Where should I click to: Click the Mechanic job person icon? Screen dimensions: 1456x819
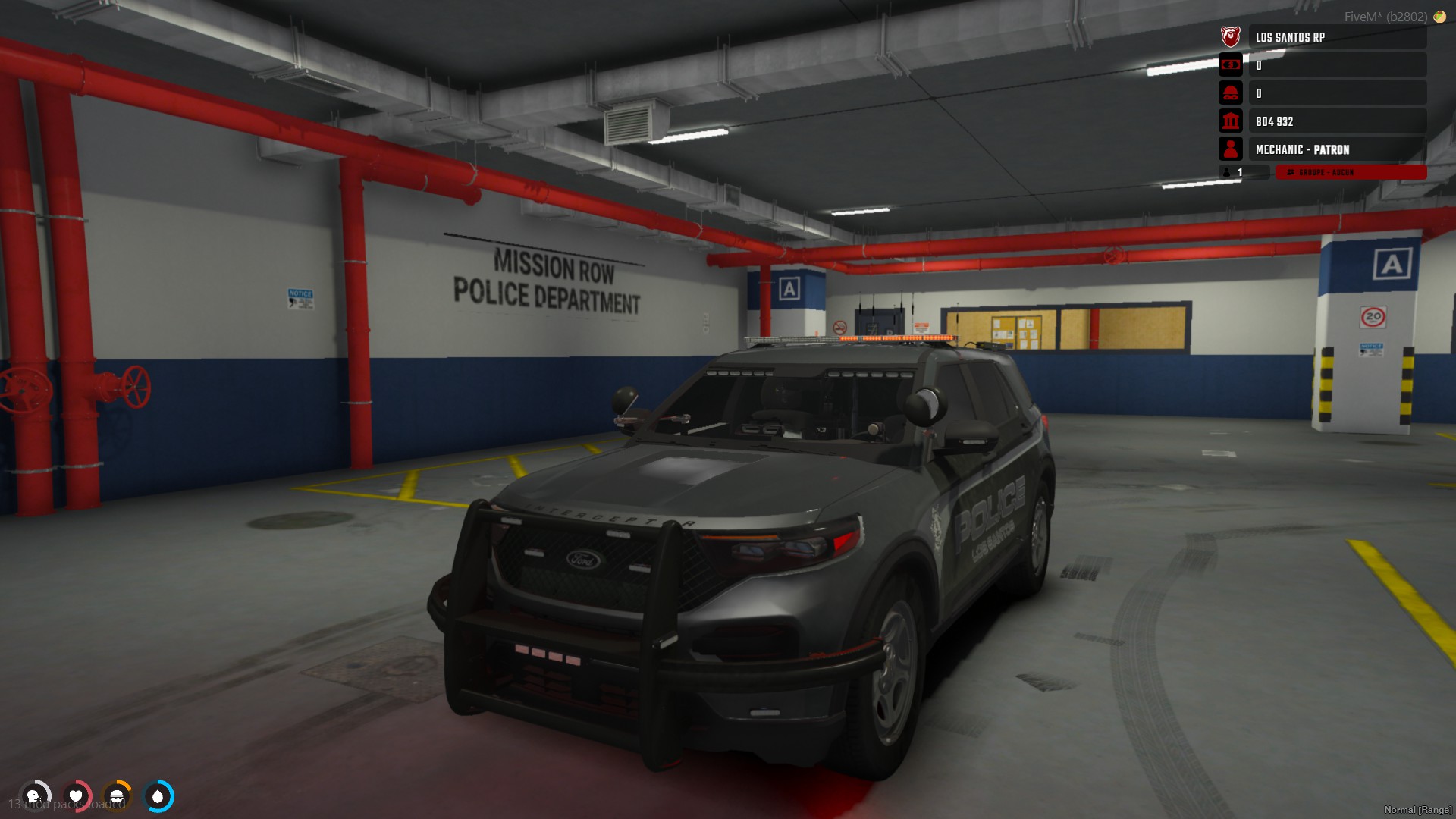coord(1230,149)
